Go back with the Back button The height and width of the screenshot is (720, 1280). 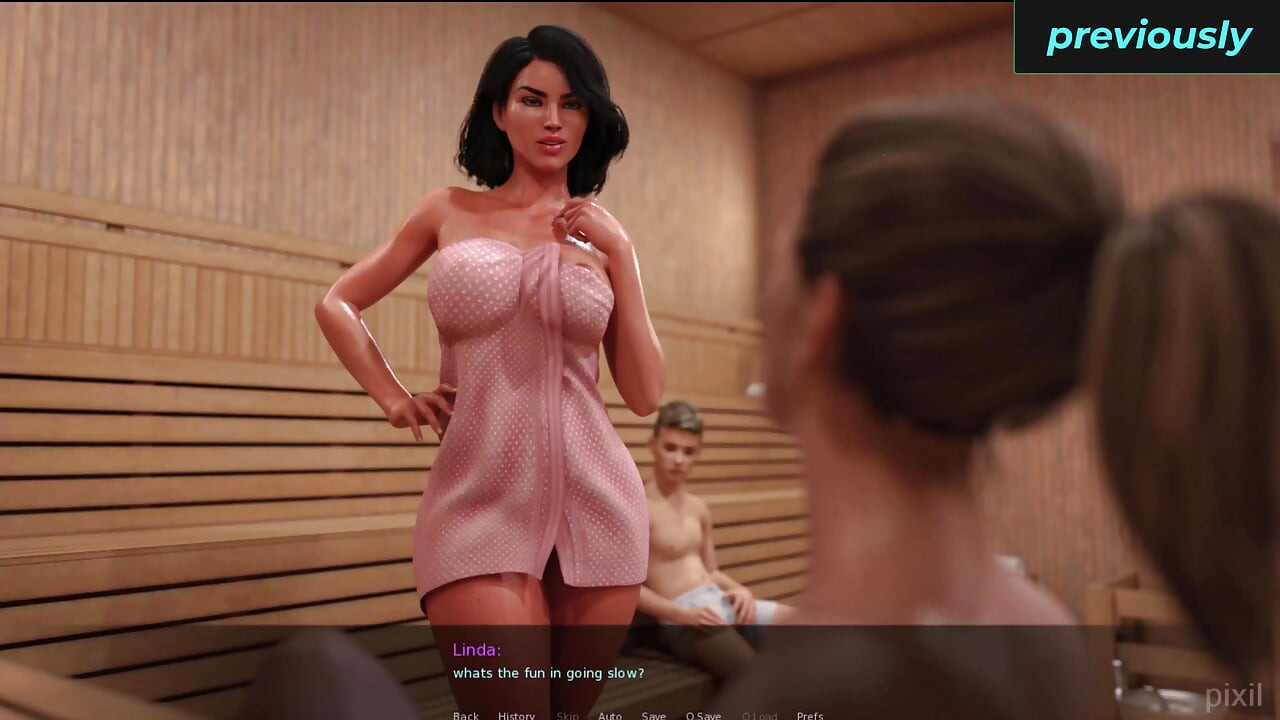pos(466,715)
